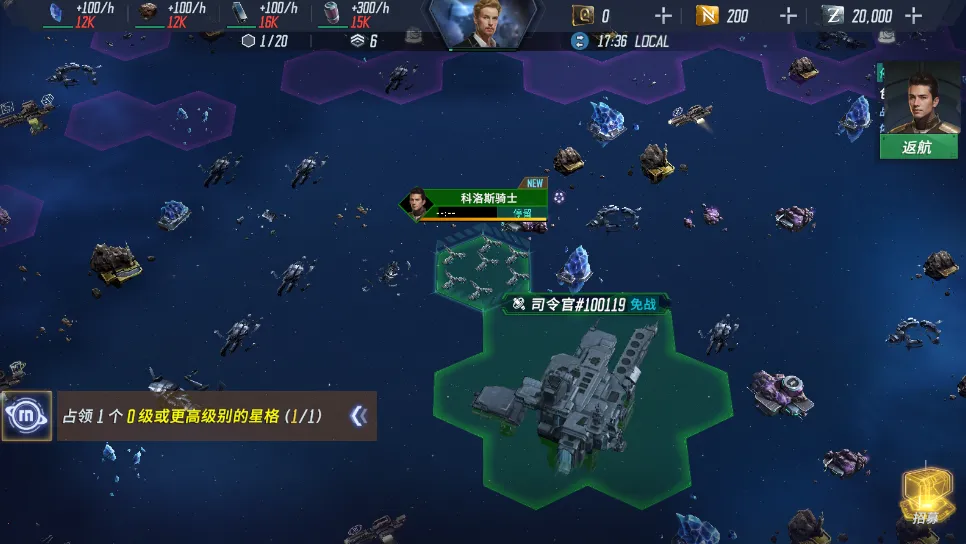966x544 pixels.
Task: Open the mission tracker planet icon
Action: pyautogui.click(x=27, y=416)
